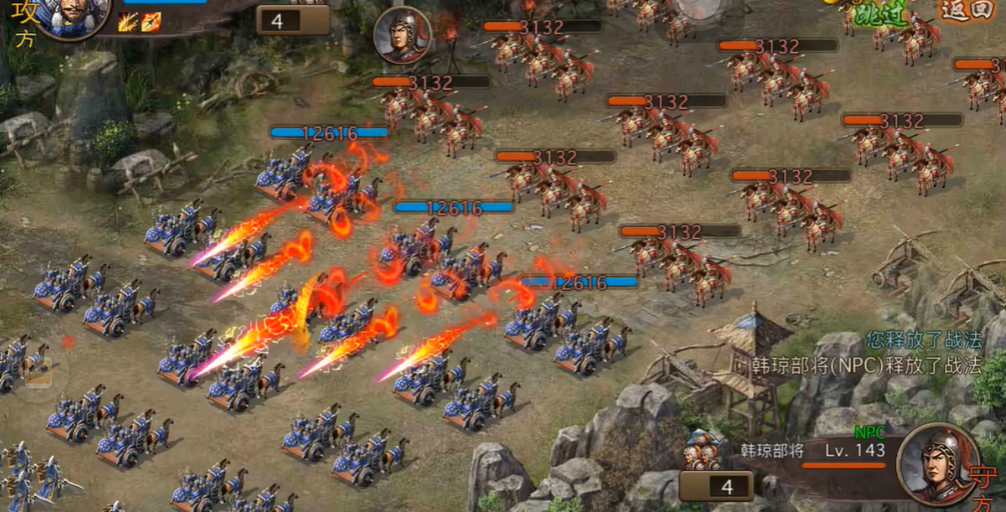This screenshot has width=1006, height=512.
Task: Tap the attacker's first flame slash skill icon
Action: click(128, 21)
